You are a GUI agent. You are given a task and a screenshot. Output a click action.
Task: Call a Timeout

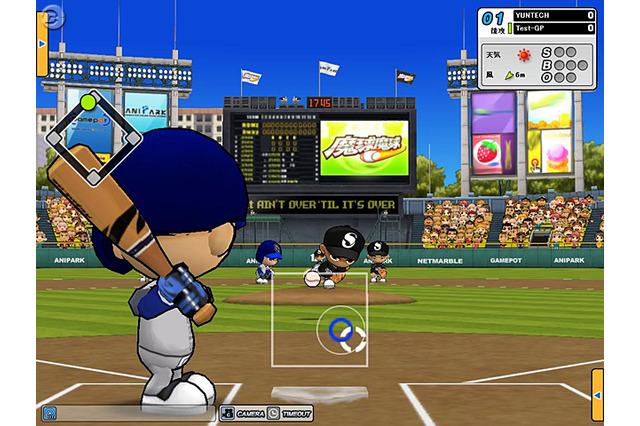(292, 412)
